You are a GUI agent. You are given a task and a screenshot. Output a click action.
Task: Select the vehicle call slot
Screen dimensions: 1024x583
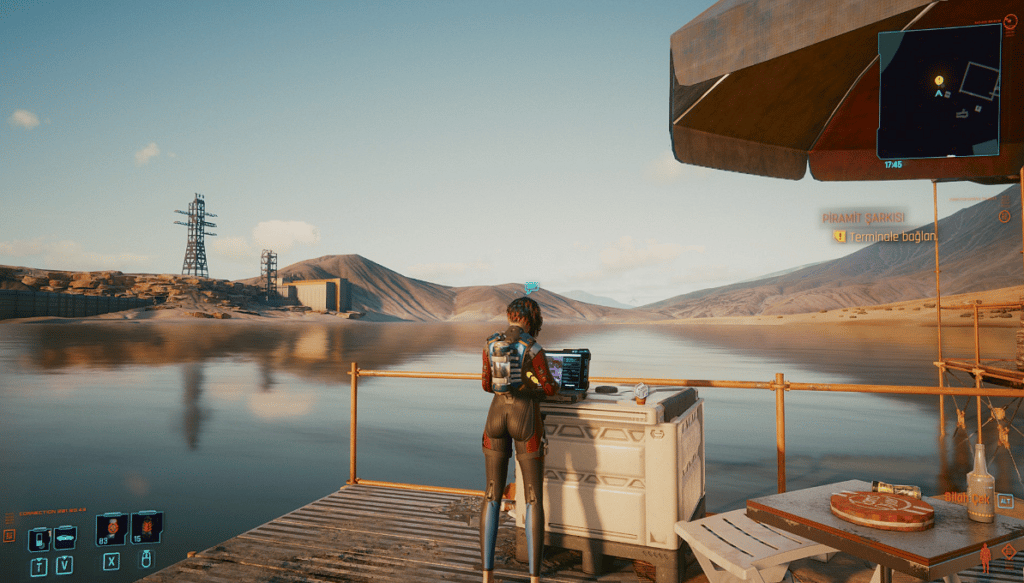click(65, 538)
